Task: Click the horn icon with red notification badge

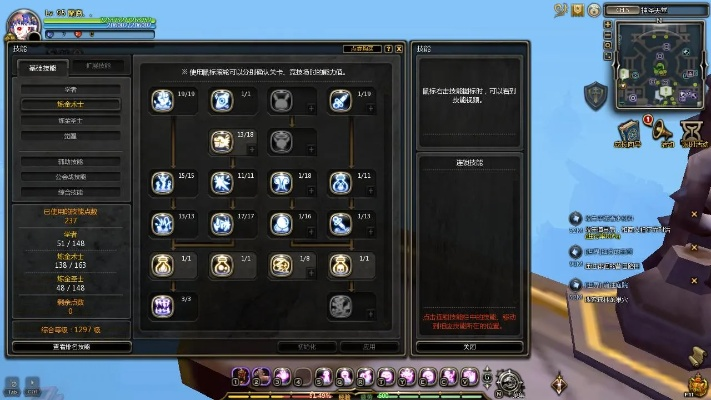Action: [x=661, y=132]
